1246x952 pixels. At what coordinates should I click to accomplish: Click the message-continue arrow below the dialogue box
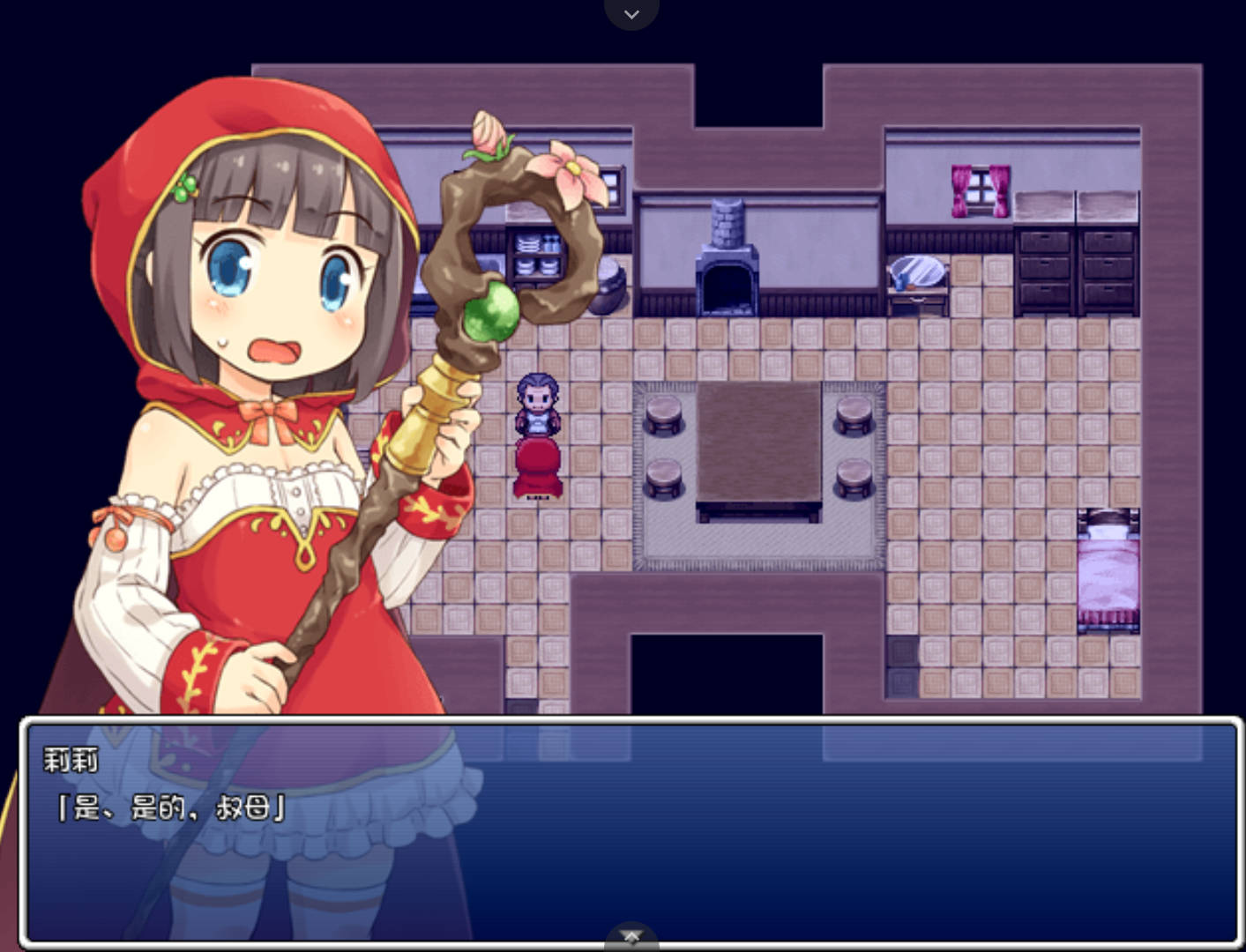click(631, 936)
